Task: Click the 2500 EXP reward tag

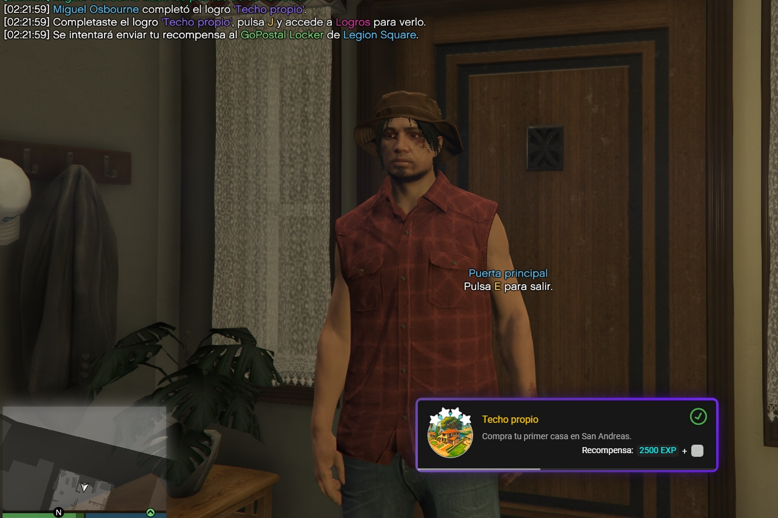Action: [657, 451]
